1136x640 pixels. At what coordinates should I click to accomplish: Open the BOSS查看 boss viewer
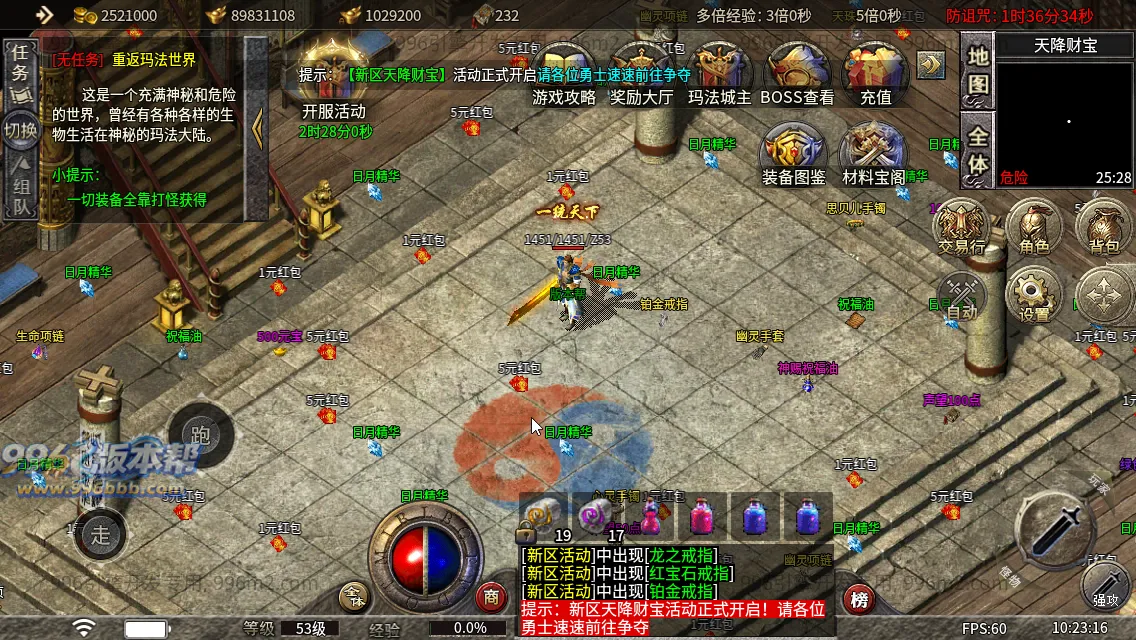point(797,72)
